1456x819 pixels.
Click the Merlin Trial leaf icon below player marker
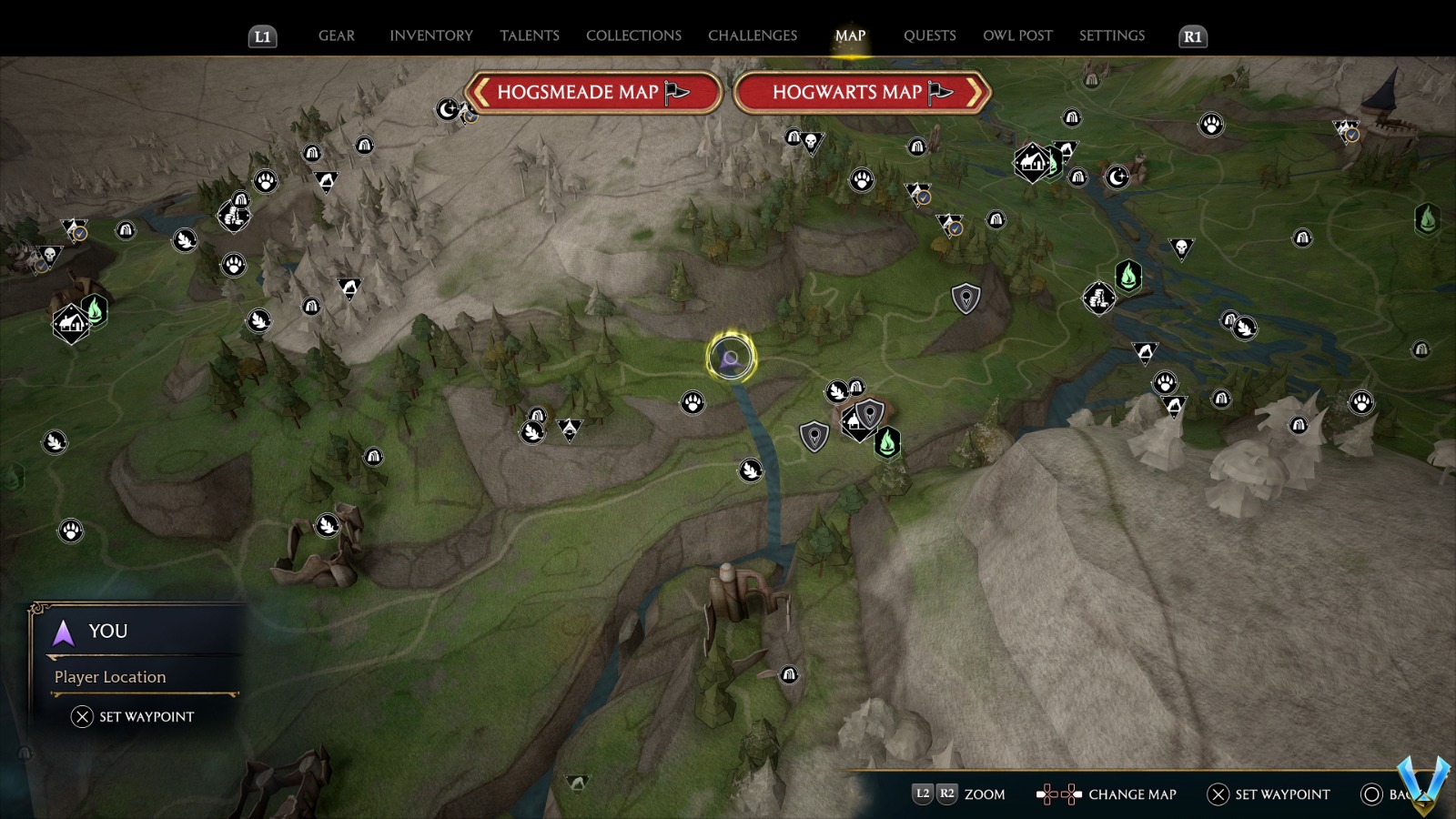[749, 470]
